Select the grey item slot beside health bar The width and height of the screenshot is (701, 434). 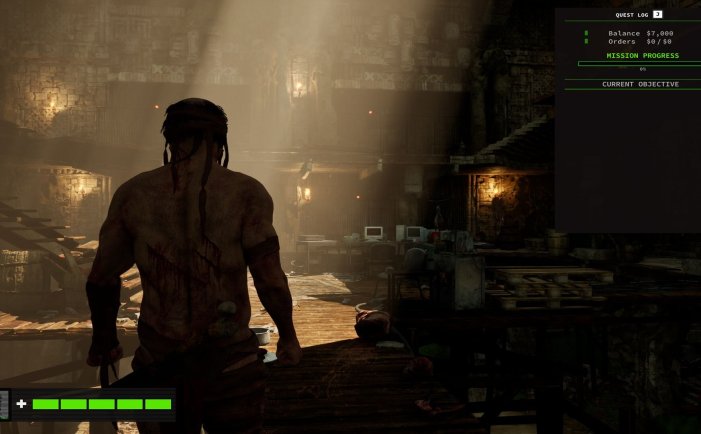click(x=4, y=404)
